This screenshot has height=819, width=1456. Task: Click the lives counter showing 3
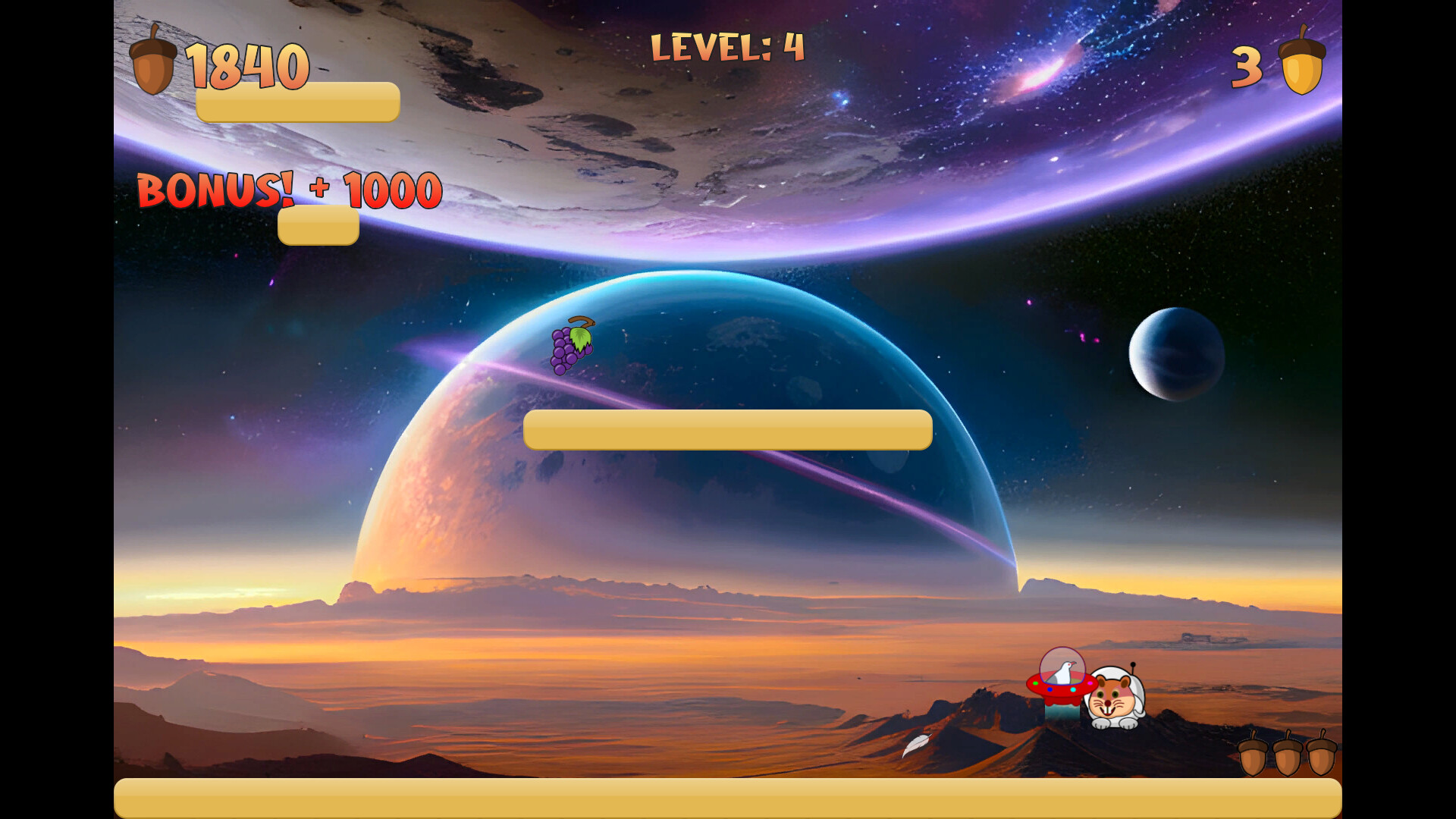pos(1247,66)
